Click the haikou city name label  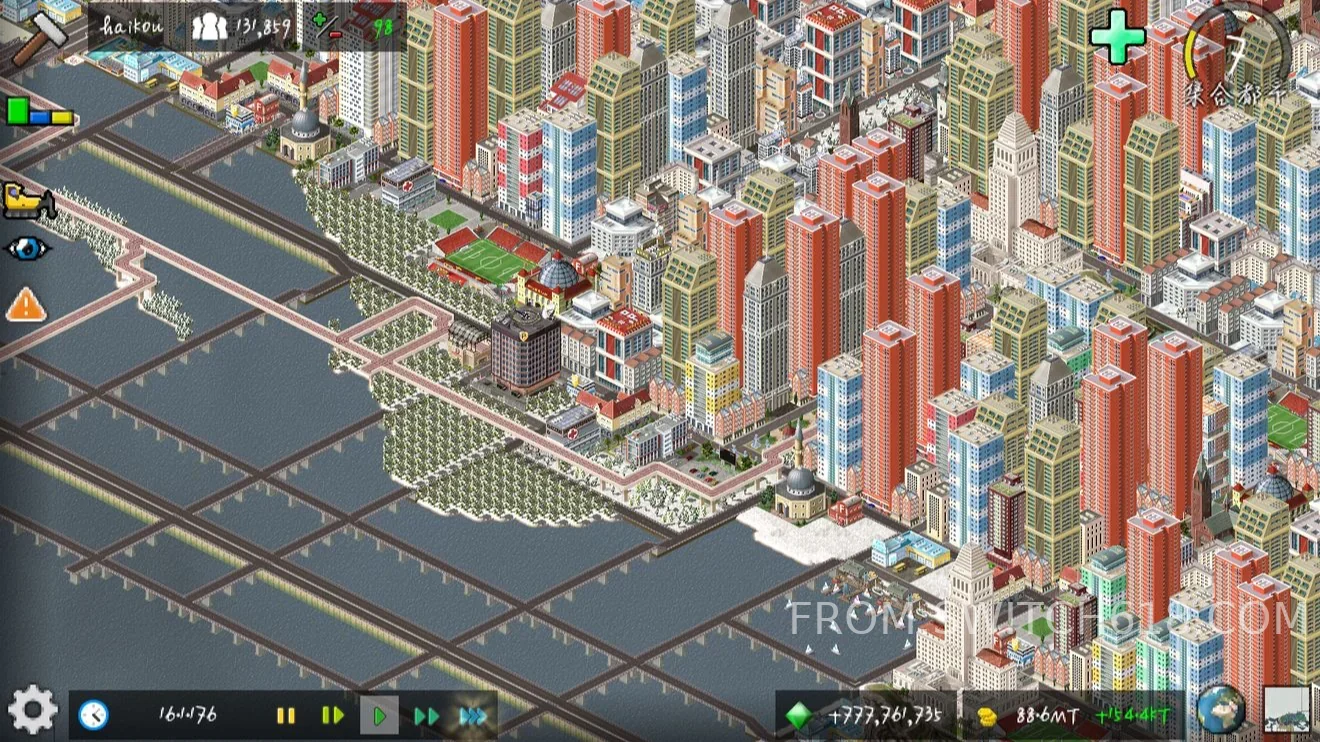pyautogui.click(x=133, y=25)
